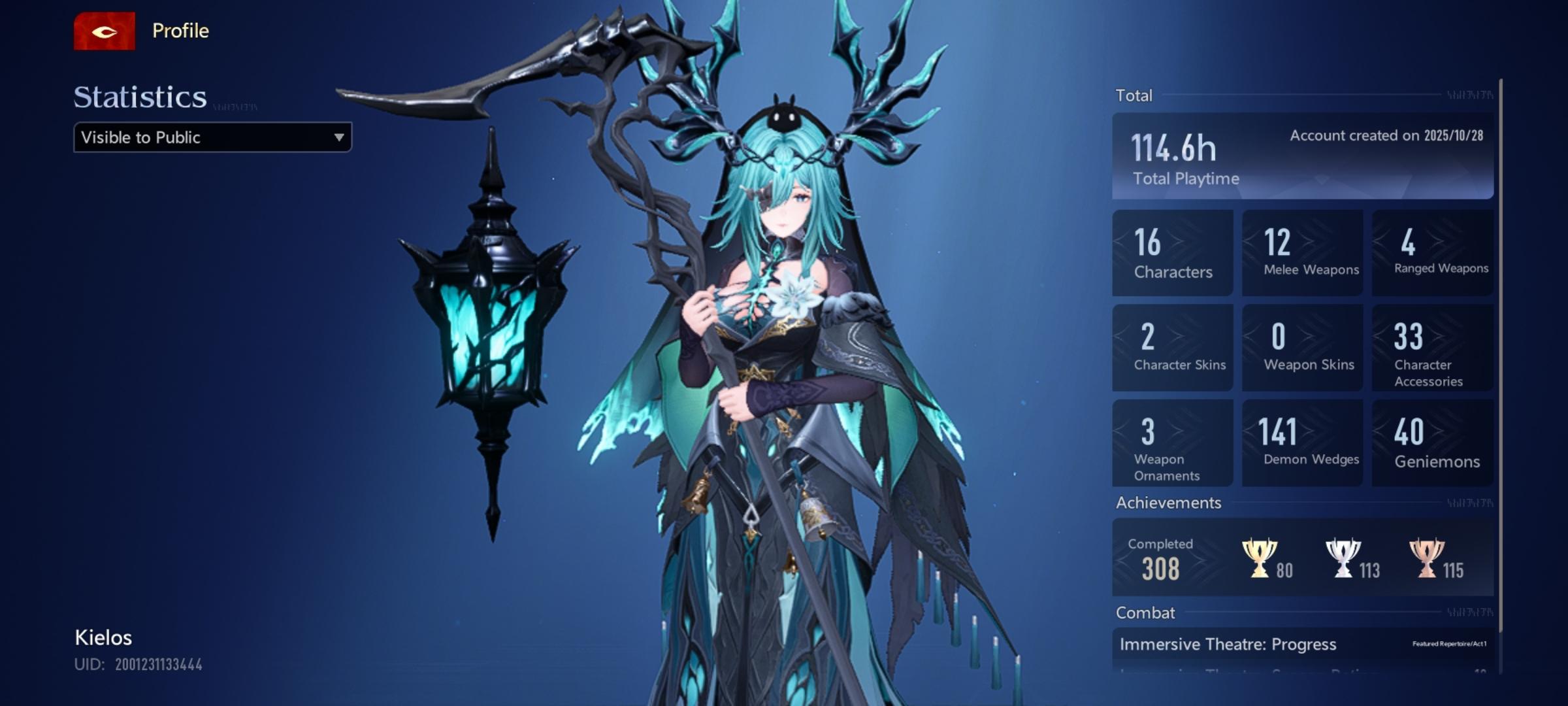Click the red back icon beside Profile
Image resolution: width=1568 pixels, height=706 pixels.
click(x=104, y=31)
